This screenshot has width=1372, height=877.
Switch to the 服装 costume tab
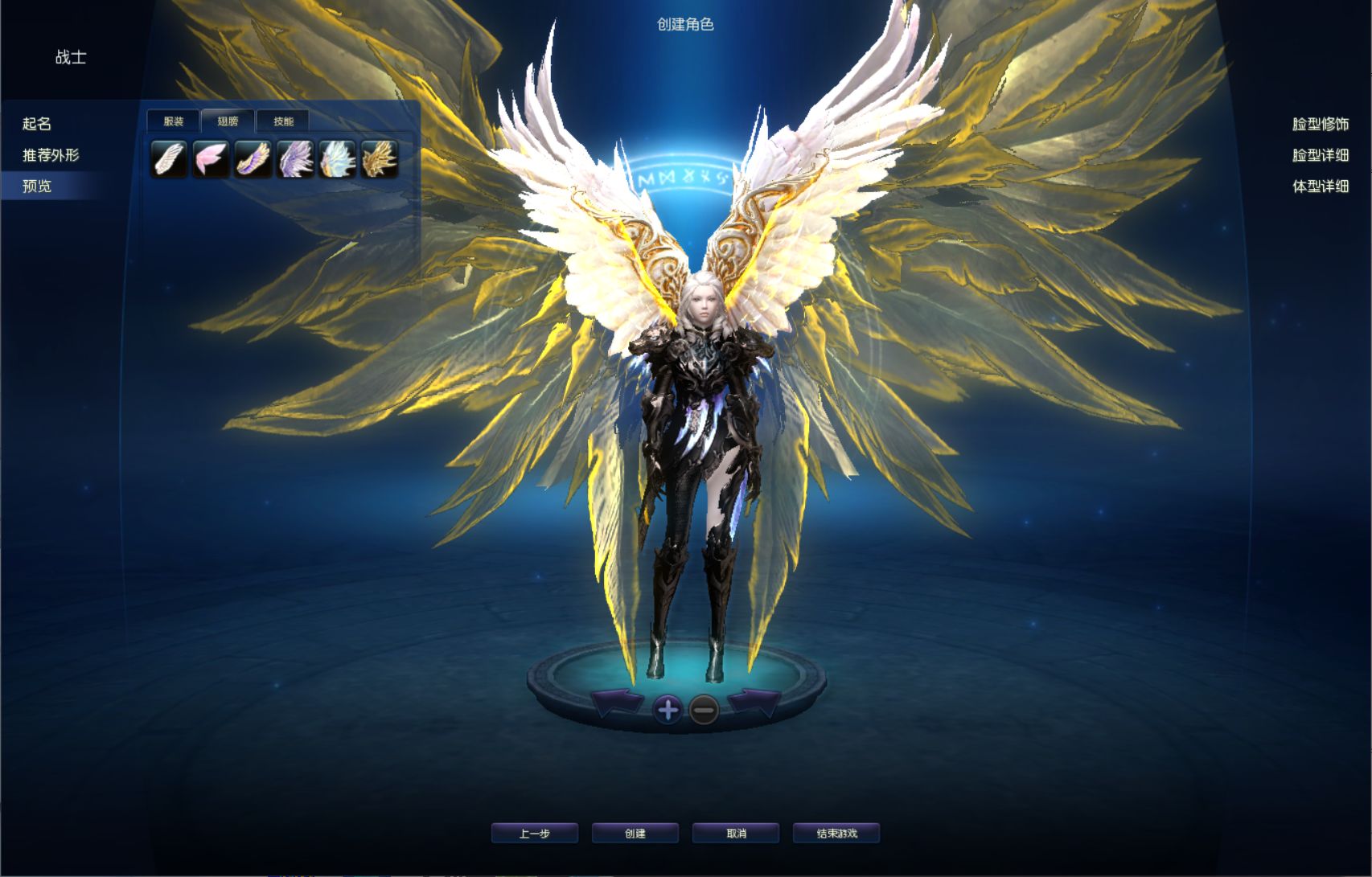point(173,121)
